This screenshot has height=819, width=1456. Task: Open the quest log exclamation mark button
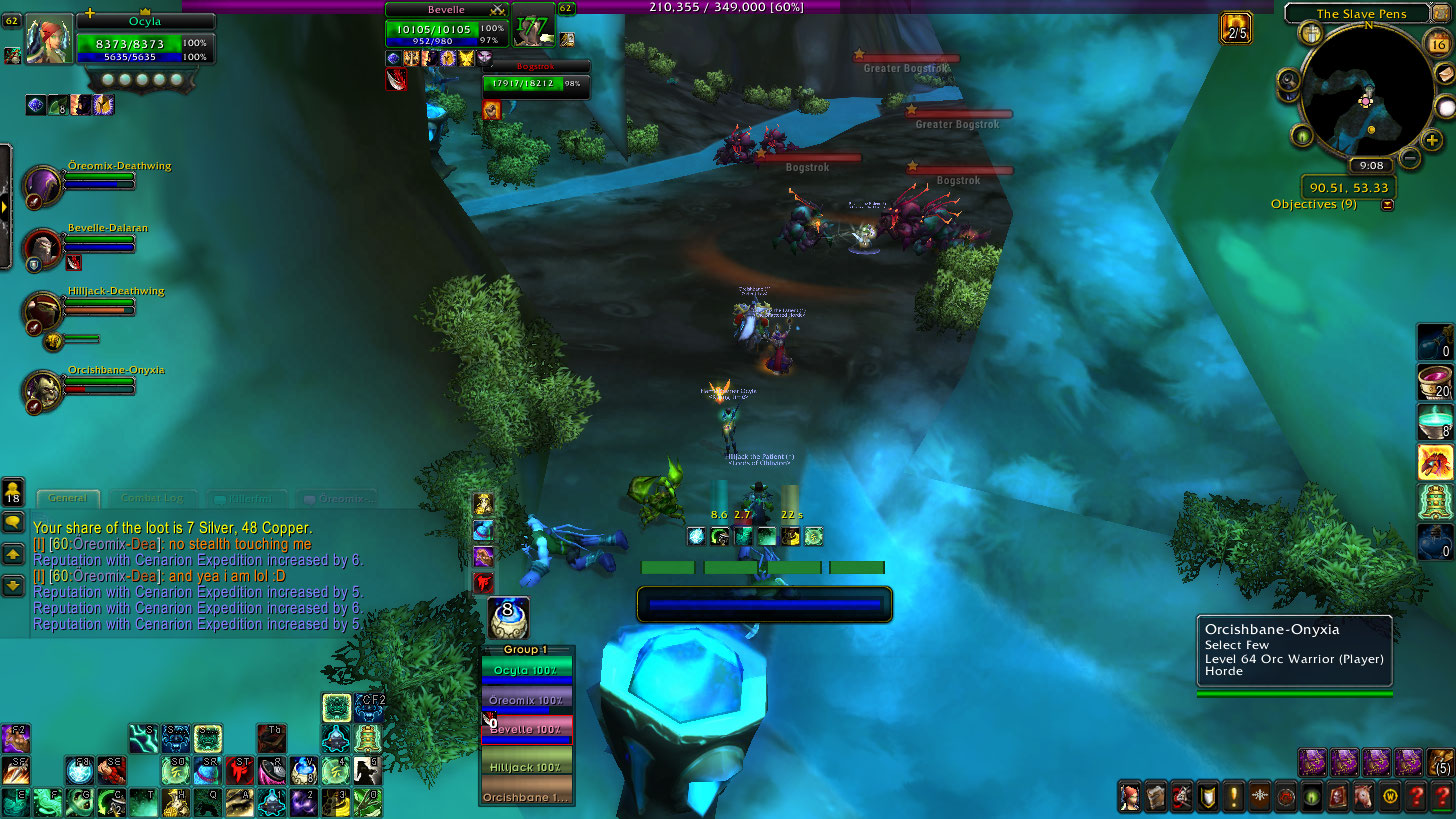click(1234, 796)
